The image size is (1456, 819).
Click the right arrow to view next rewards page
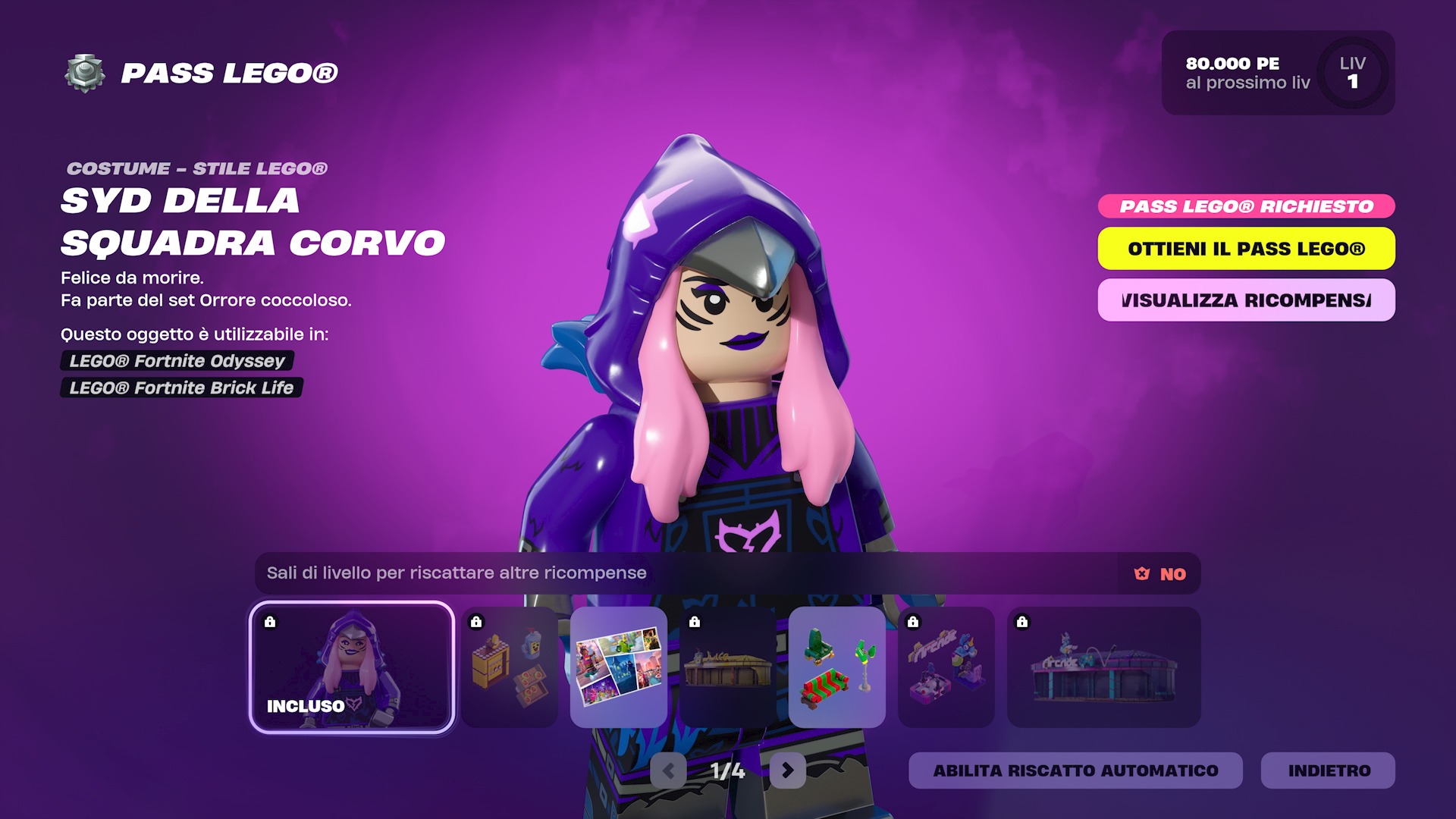(786, 771)
